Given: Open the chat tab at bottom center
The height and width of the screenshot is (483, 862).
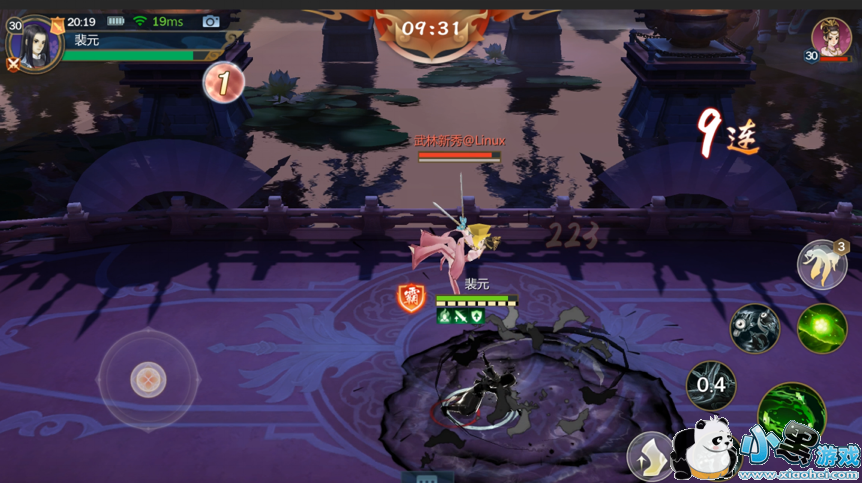Looking at the screenshot, I should pos(427,477).
